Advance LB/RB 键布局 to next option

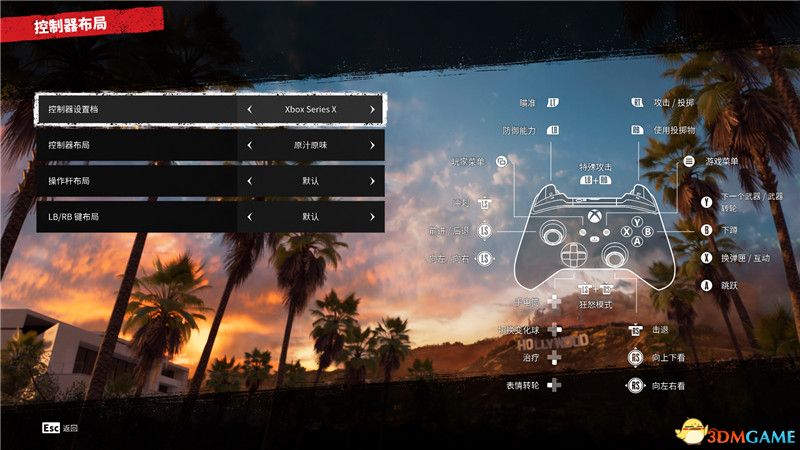click(x=372, y=216)
